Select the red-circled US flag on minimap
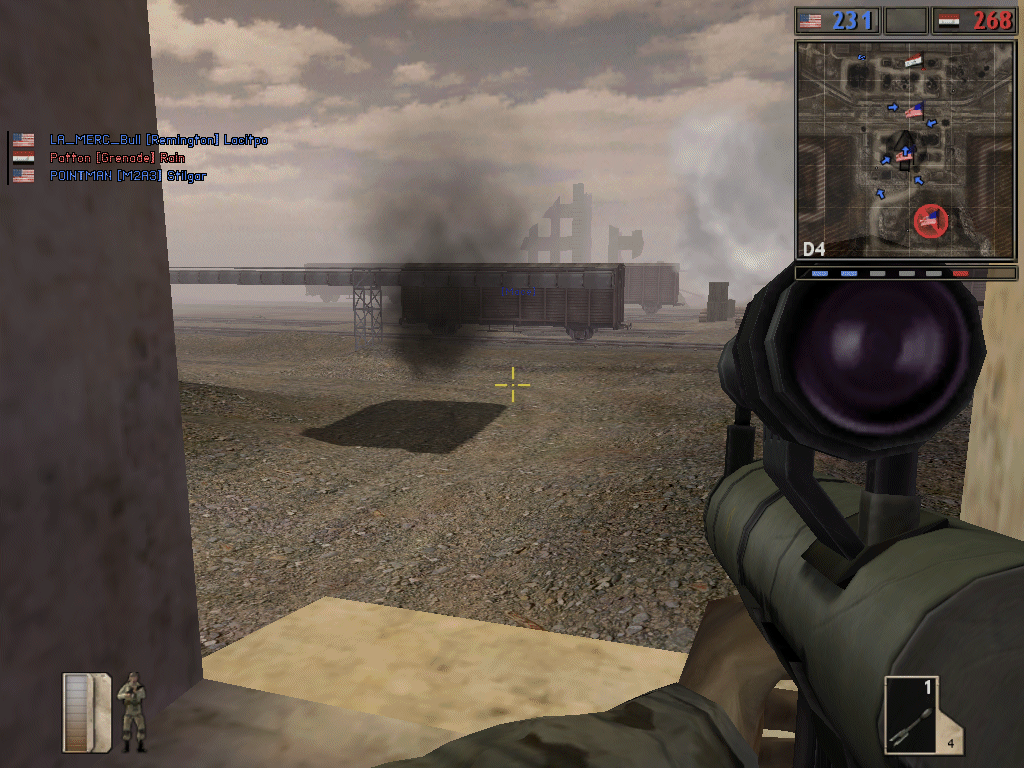 click(931, 221)
